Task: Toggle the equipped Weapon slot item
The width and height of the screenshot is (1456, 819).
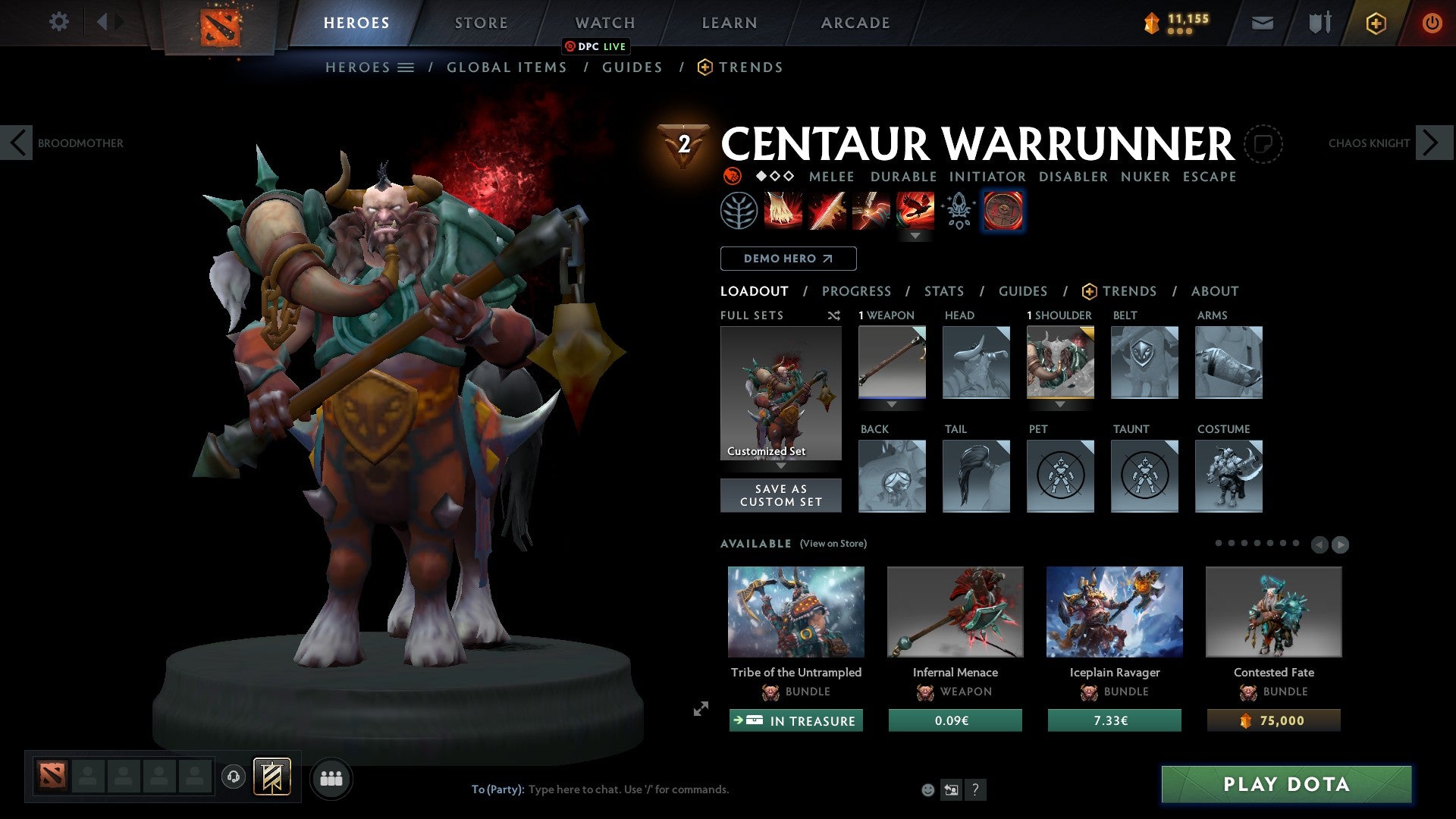Action: click(x=892, y=362)
